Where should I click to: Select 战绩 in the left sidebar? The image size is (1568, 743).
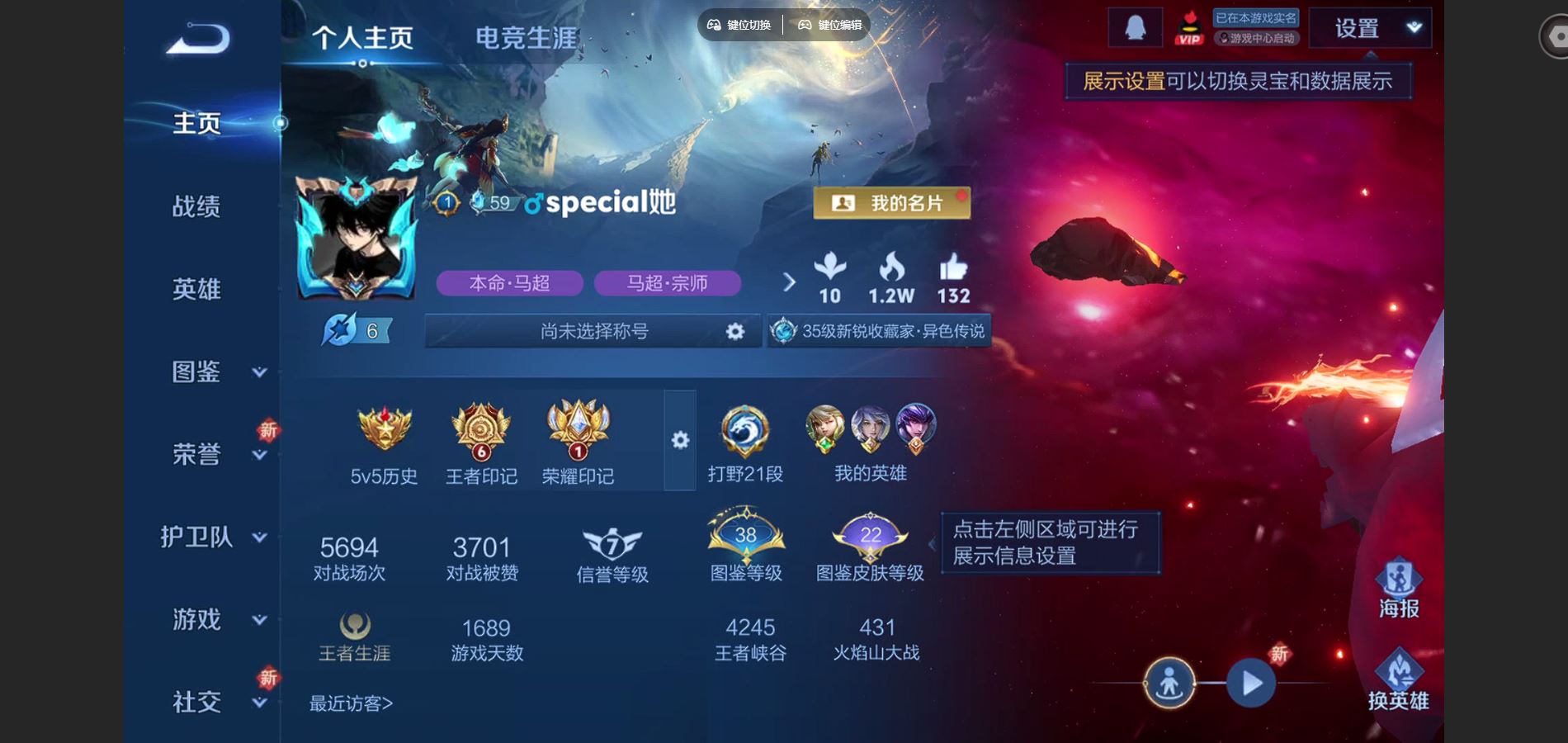coord(196,208)
